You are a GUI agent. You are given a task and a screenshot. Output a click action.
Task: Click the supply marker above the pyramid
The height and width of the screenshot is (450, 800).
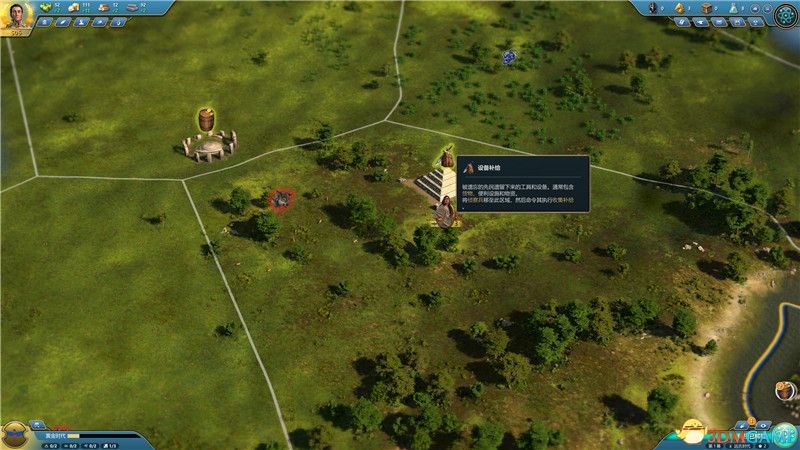point(446,158)
